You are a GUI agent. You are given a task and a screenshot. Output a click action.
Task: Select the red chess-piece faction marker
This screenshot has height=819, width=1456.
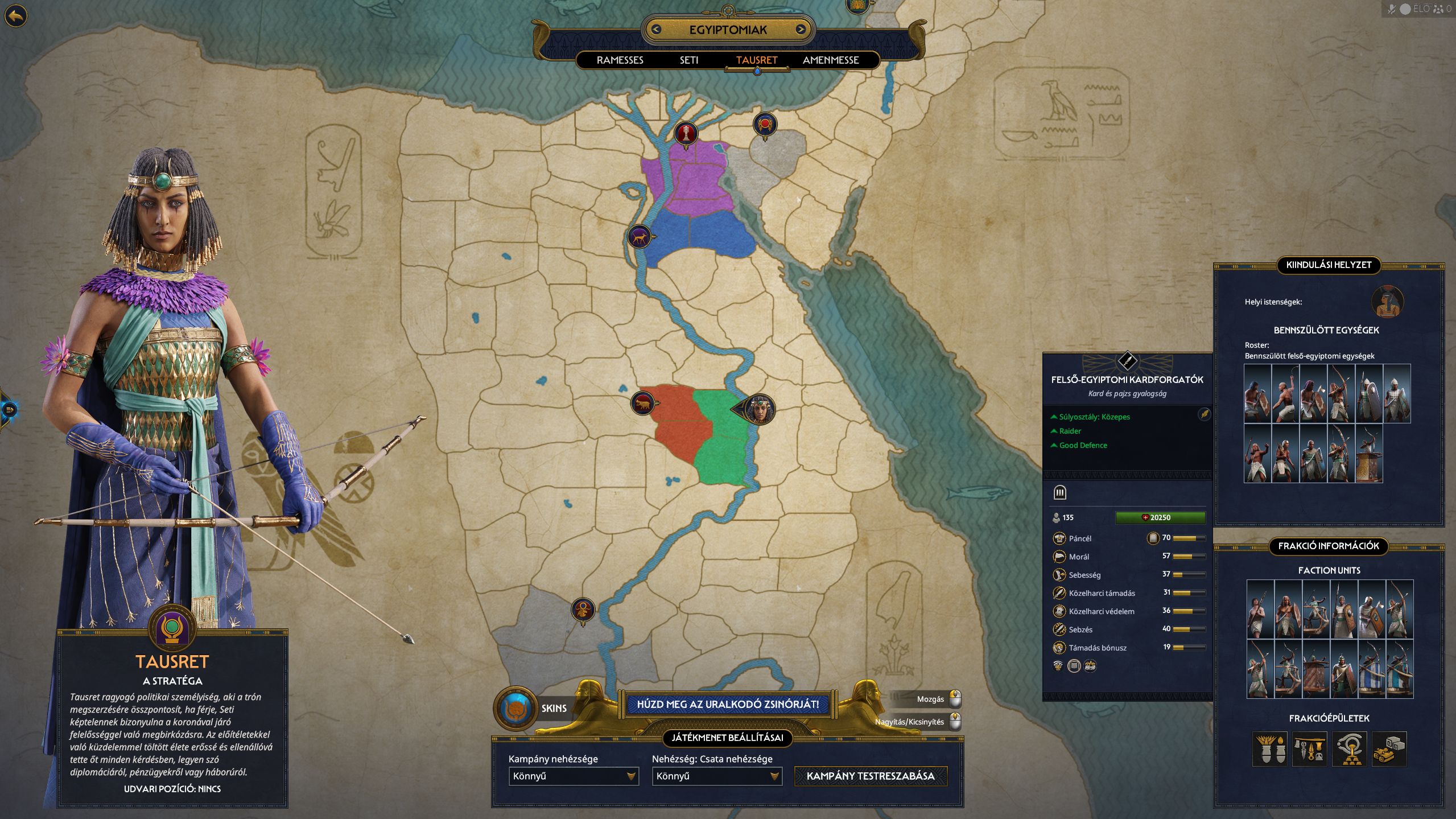click(686, 134)
